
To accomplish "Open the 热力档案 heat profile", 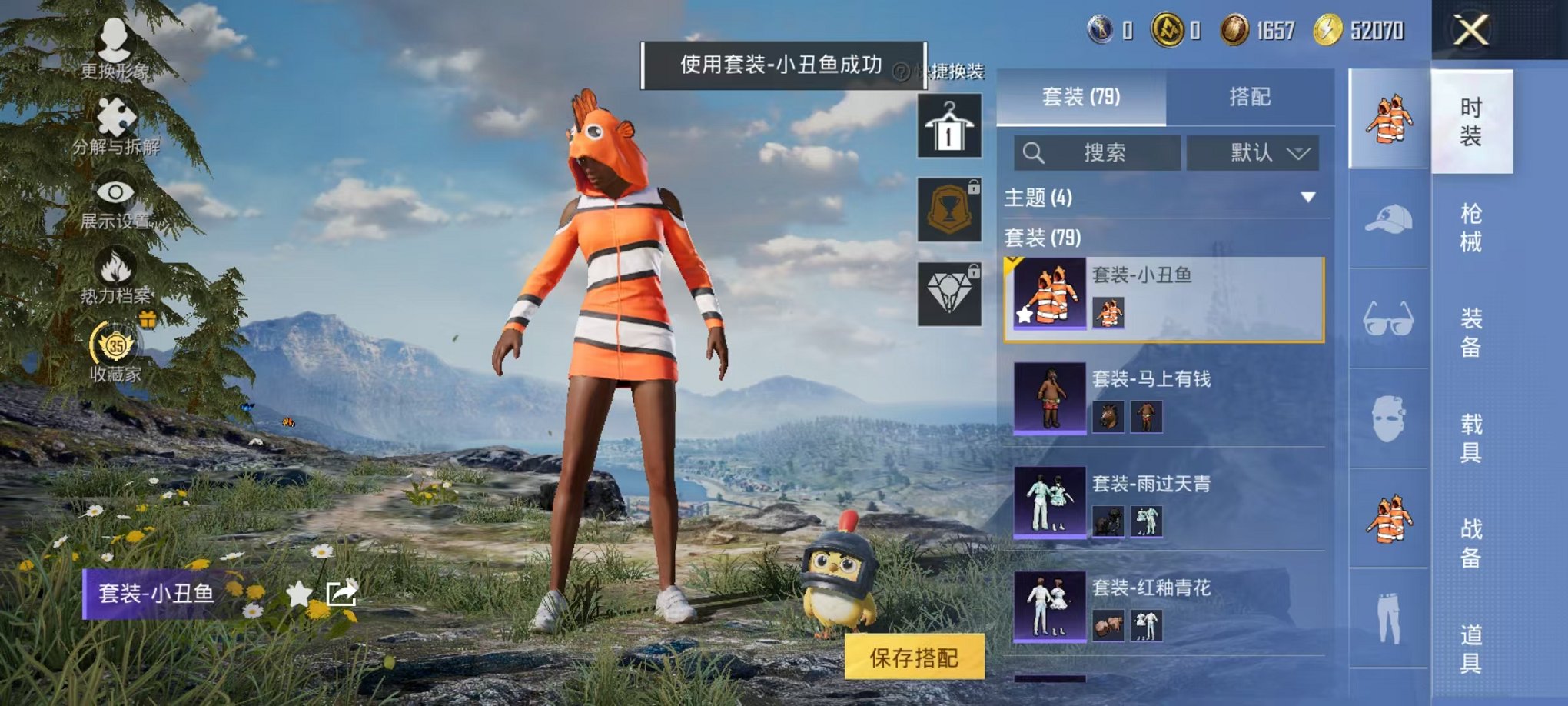I will [x=114, y=265].
